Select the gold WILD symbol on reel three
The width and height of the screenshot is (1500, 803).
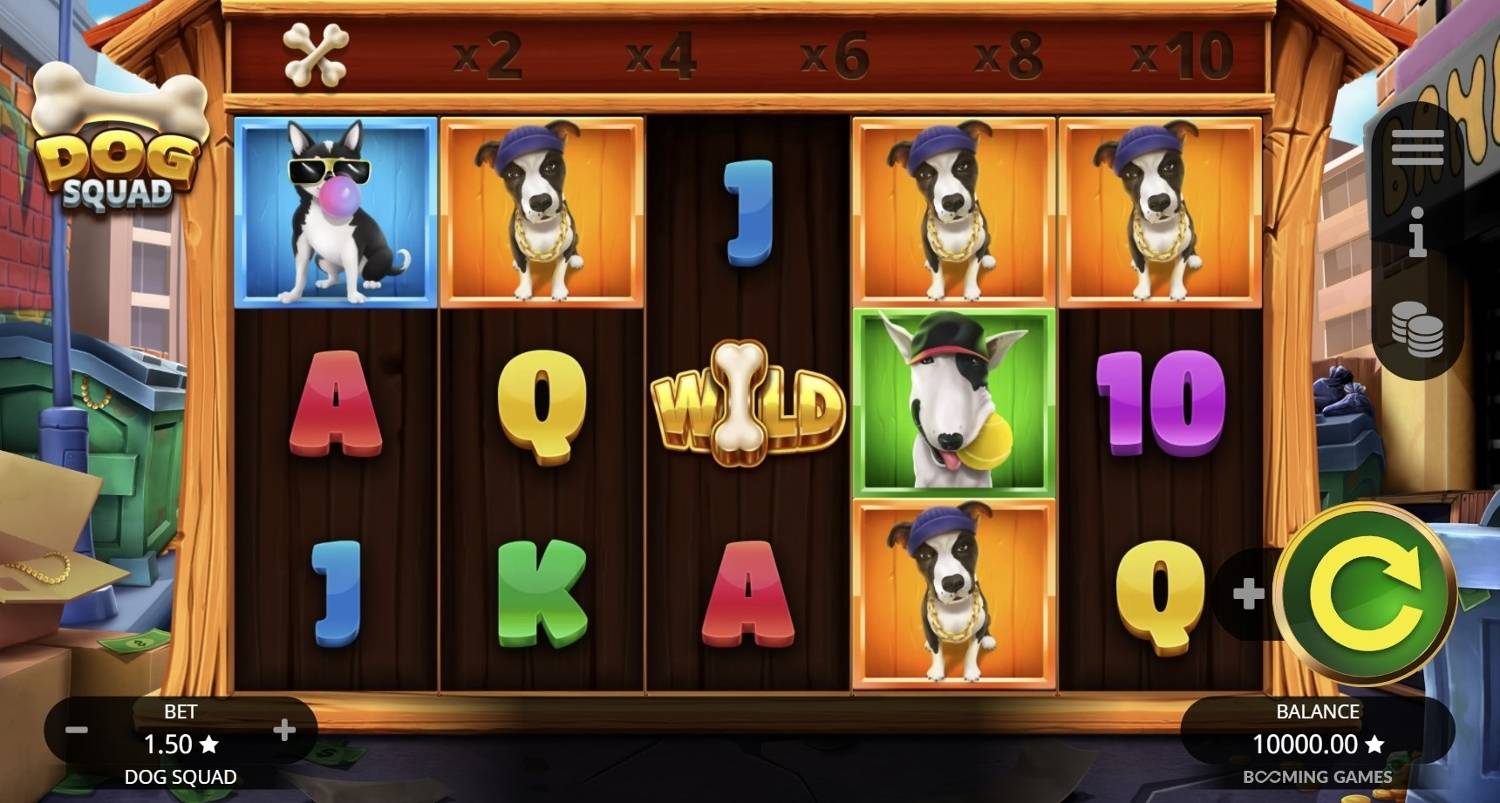[x=748, y=410]
